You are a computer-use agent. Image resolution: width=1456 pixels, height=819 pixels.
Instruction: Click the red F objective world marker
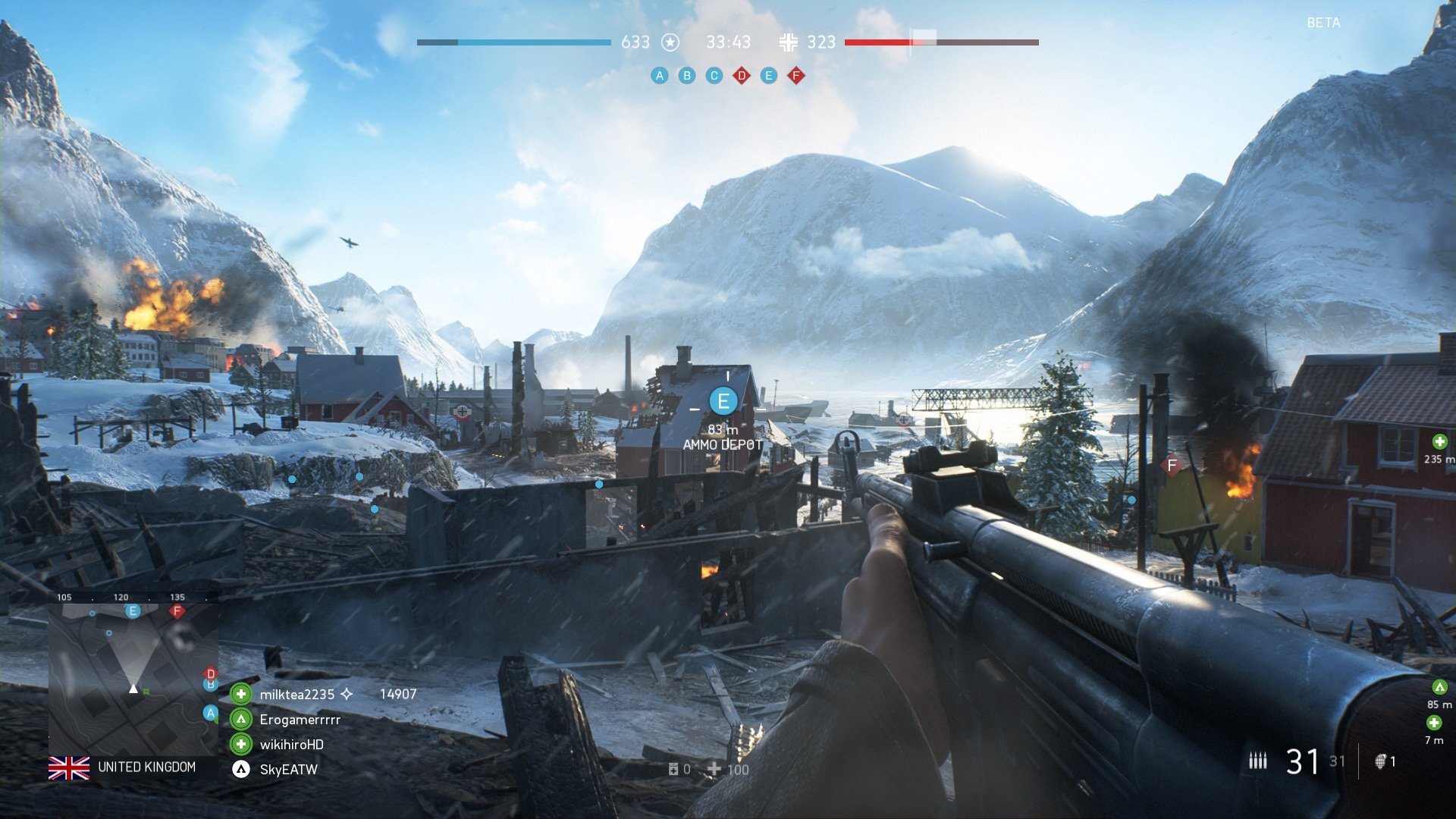(x=1172, y=465)
